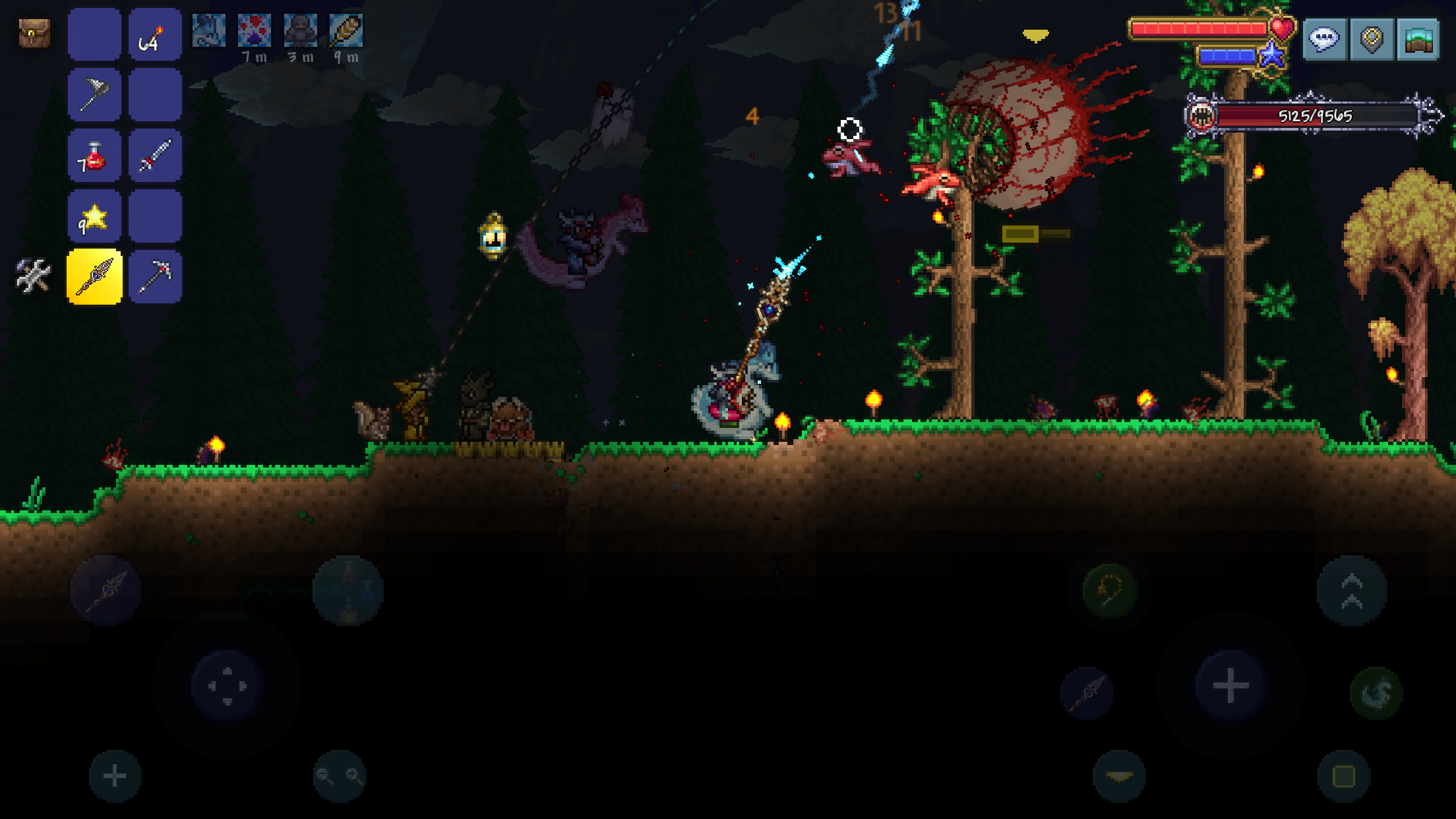Activate the mount summon button
This screenshot has height=819, width=1456.
click(1376, 692)
